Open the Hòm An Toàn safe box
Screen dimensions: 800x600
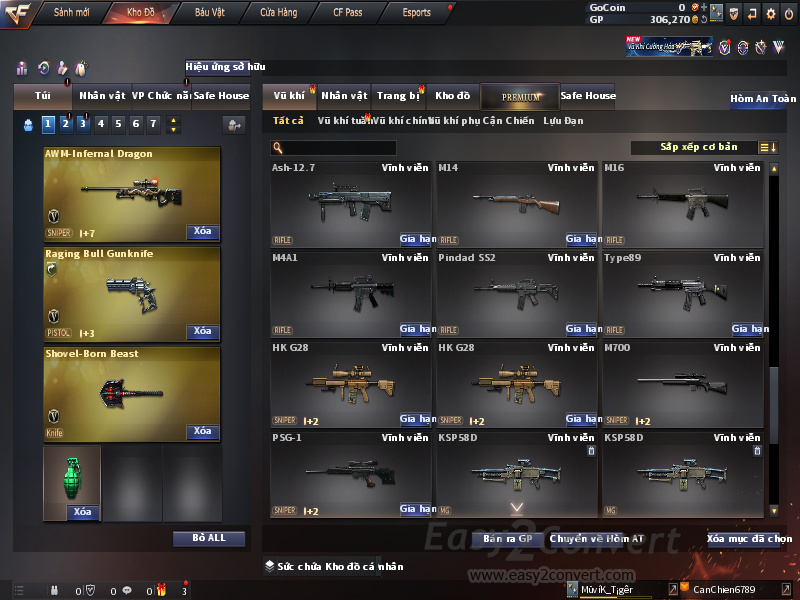763,99
